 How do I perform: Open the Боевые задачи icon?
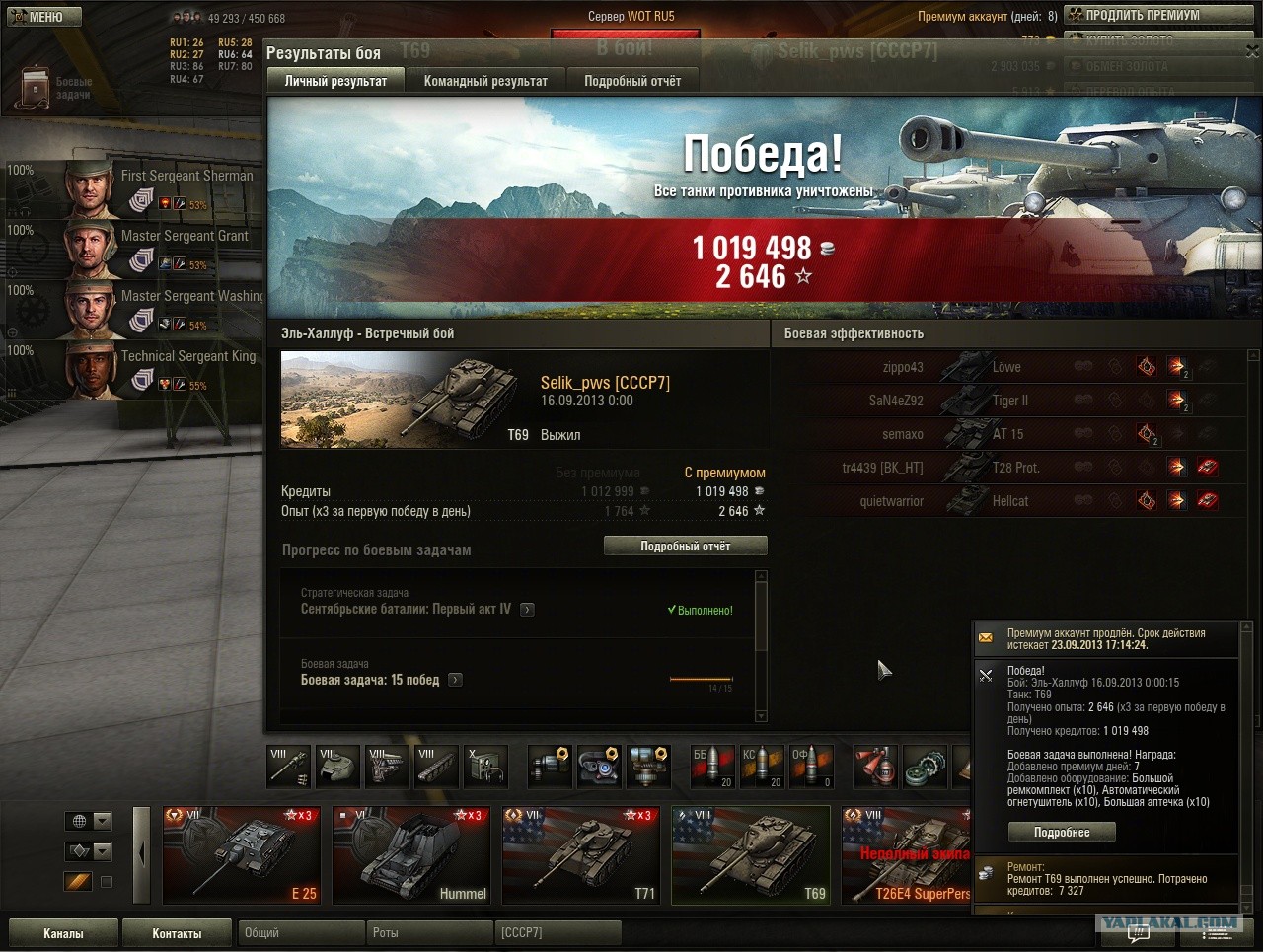[37, 87]
